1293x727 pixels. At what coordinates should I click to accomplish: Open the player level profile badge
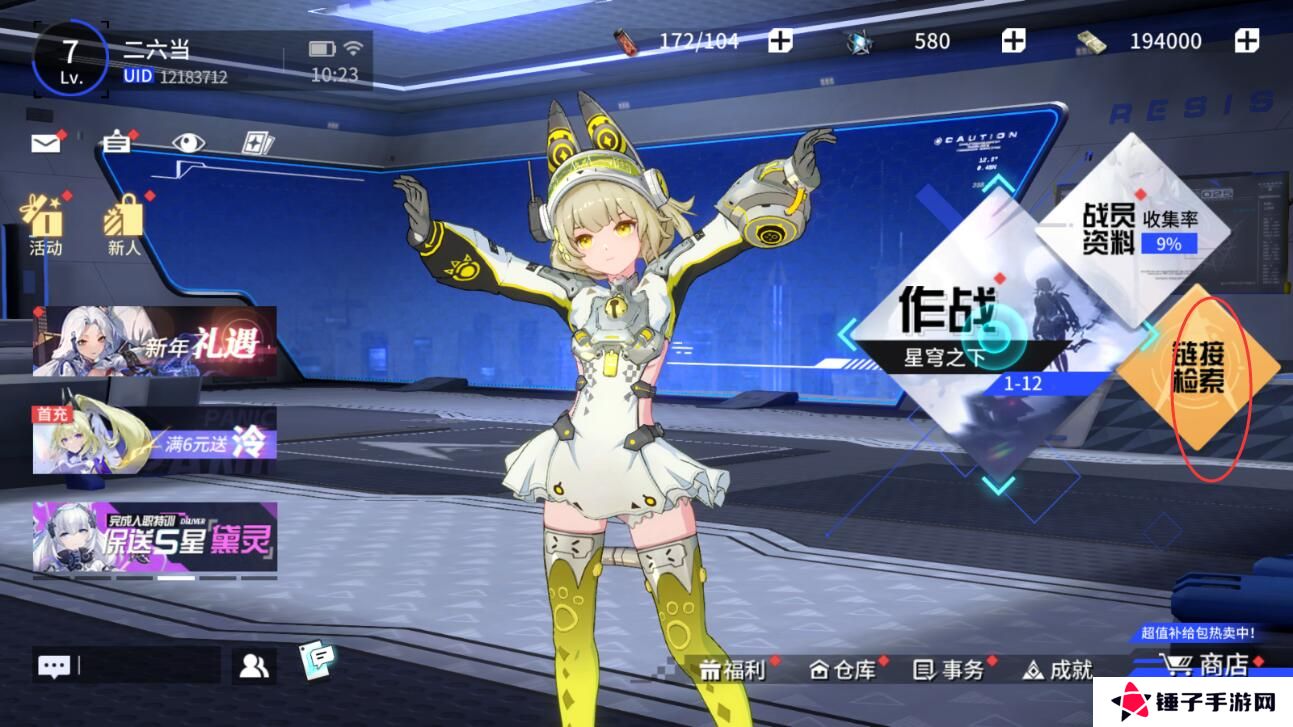click(x=70, y=59)
